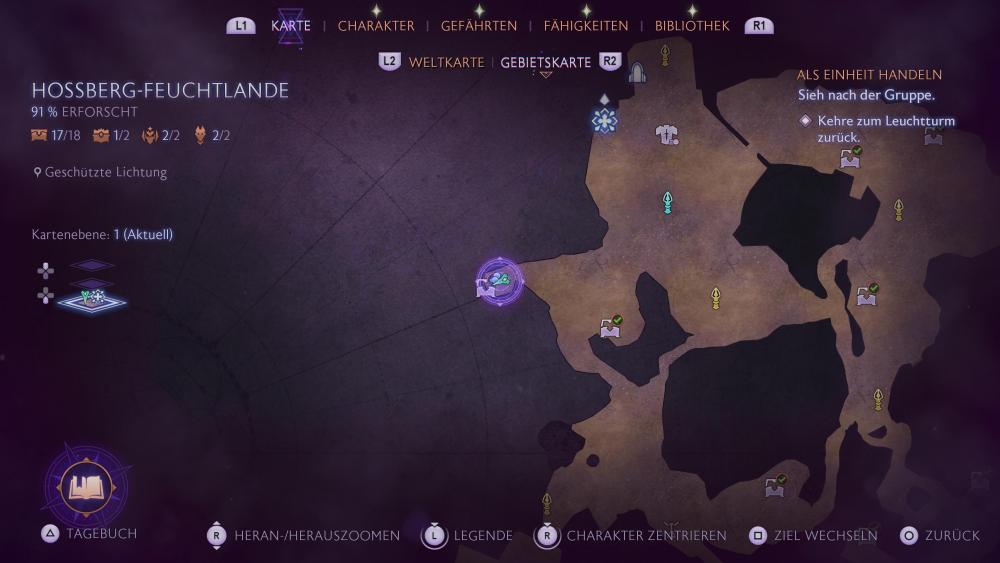Show the Bibliothek tab
This screenshot has width=1000, height=563.
[692, 26]
